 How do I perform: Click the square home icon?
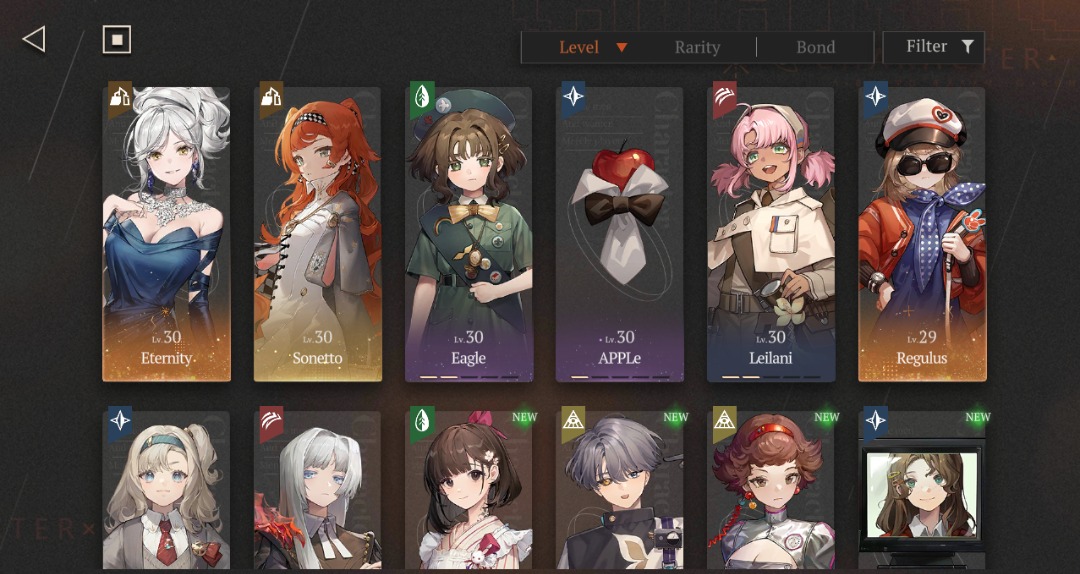[117, 39]
